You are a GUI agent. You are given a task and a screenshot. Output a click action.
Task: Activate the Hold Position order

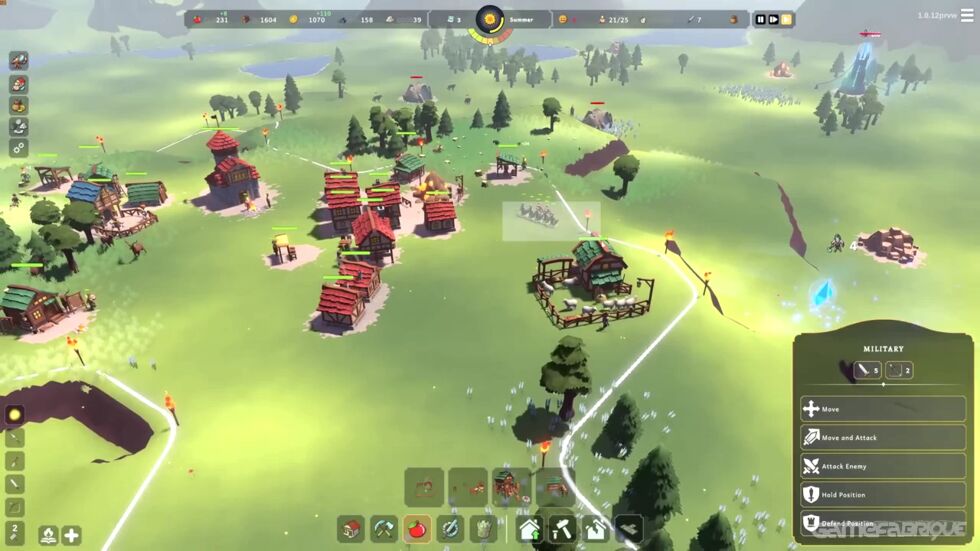[x=882, y=494]
